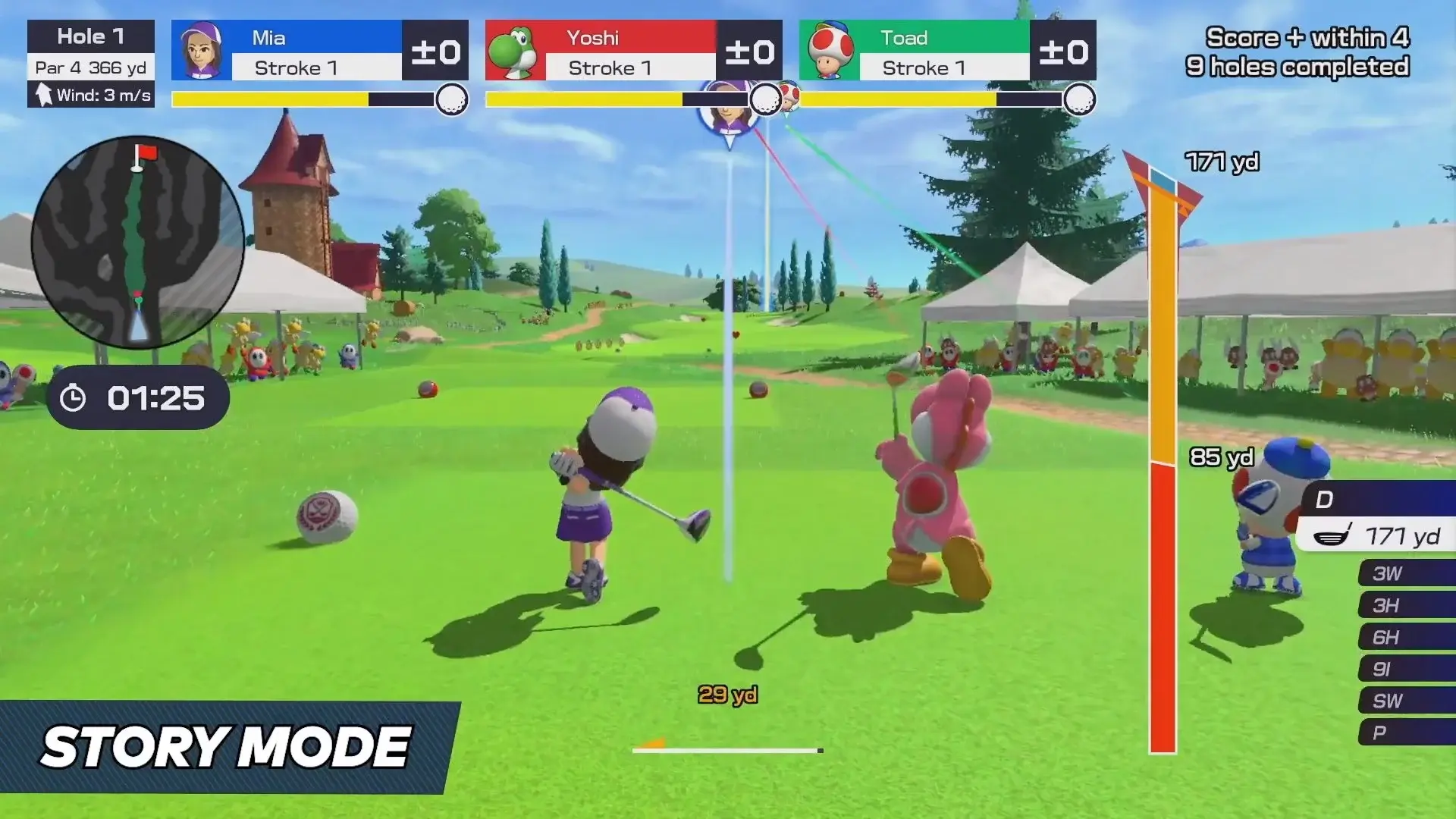
Task: Click Toad's player scorecard panel
Action: pos(947,51)
